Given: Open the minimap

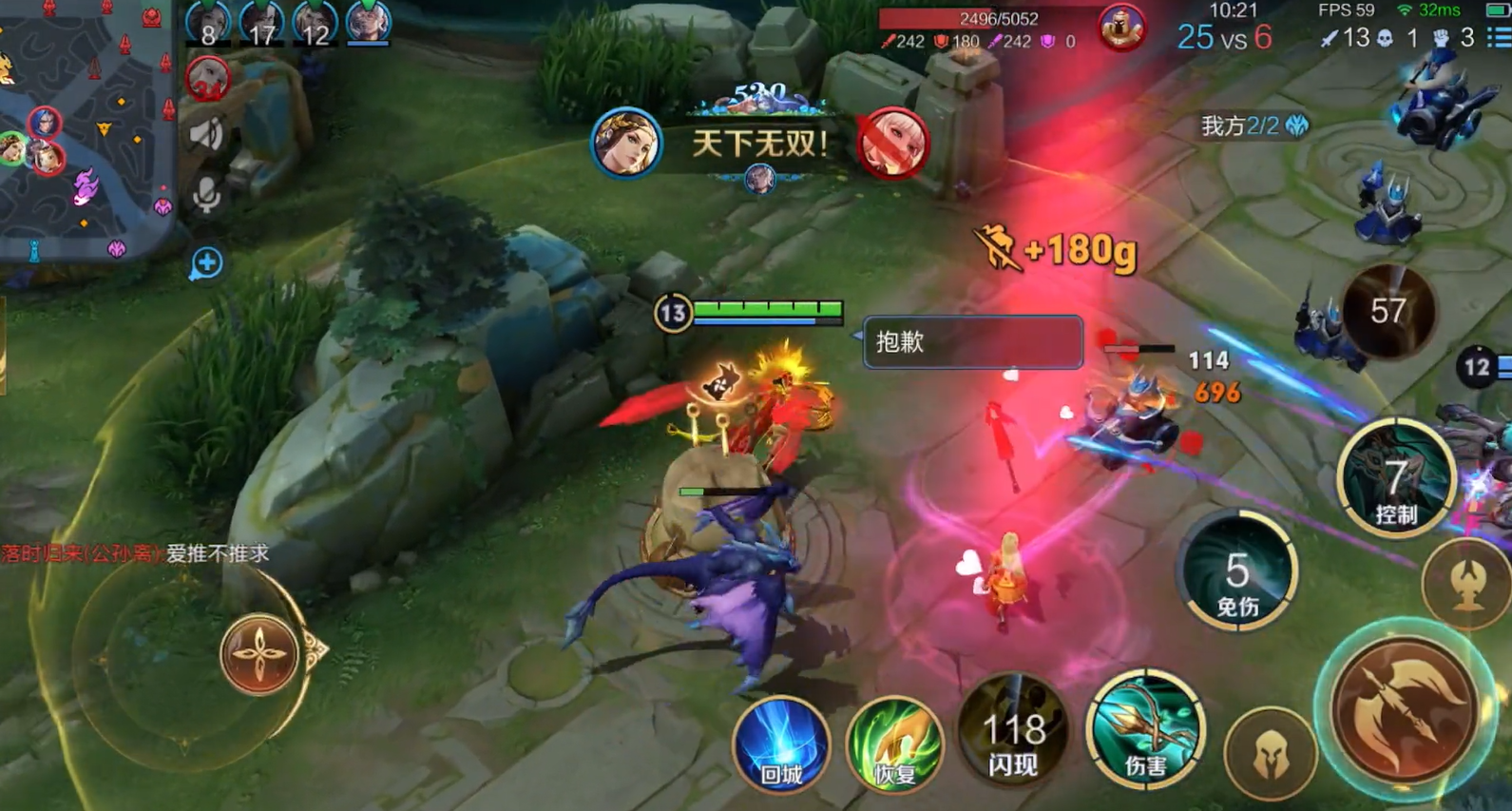Looking at the screenshot, I should click(x=86, y=128).
